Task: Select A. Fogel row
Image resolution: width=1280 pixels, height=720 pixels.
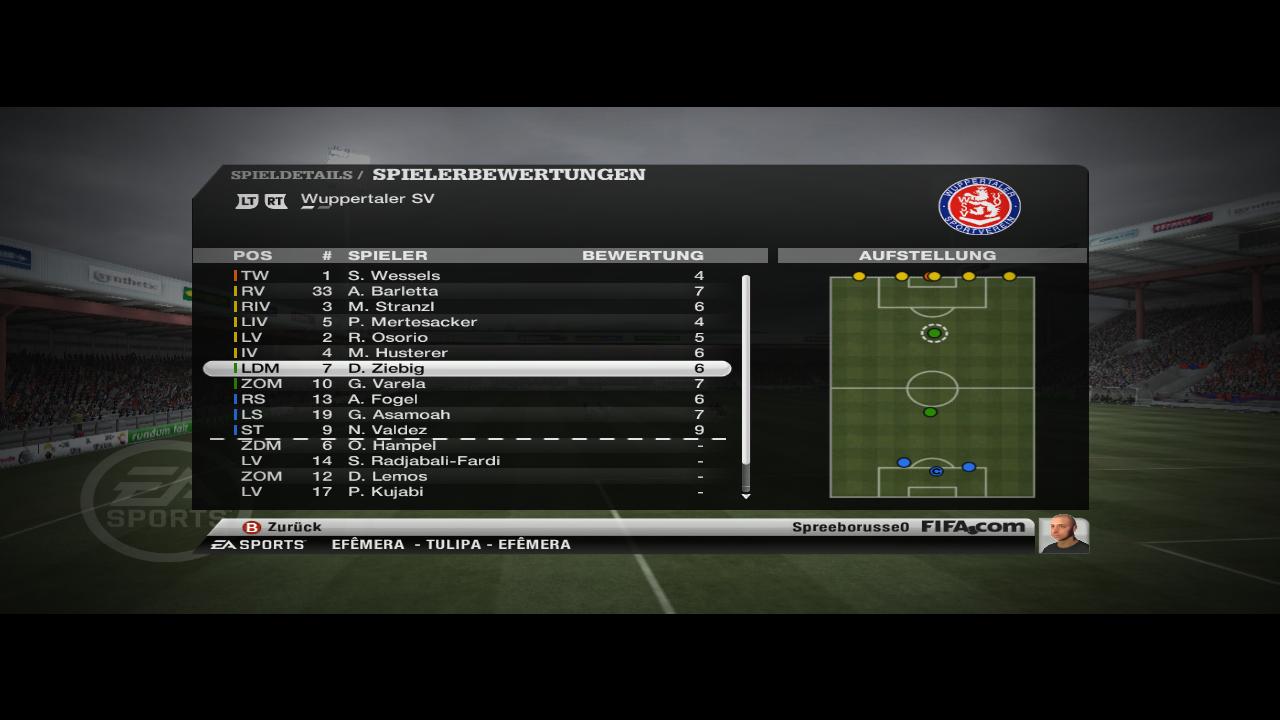Action: point(468,399)
